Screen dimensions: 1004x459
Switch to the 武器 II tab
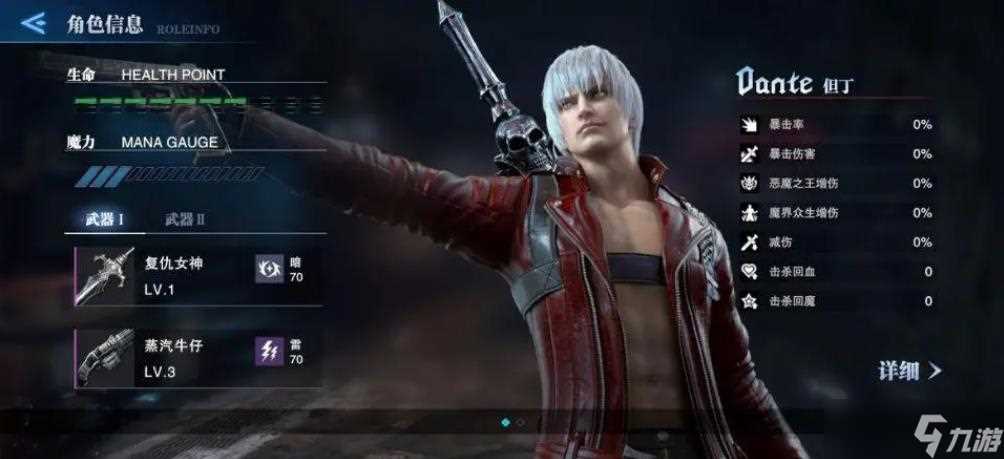[x=184, y=219]
